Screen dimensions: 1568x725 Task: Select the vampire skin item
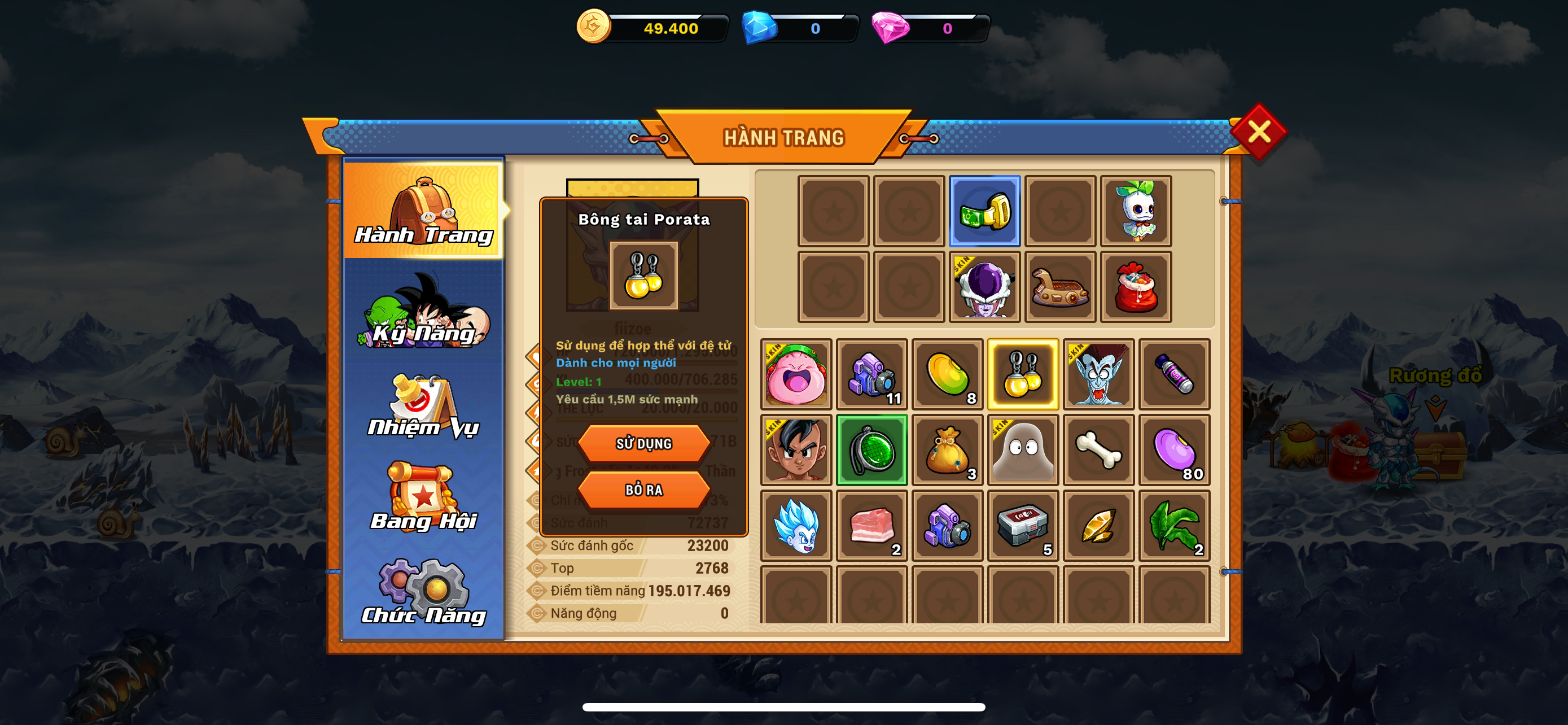tap(1099, 374)
